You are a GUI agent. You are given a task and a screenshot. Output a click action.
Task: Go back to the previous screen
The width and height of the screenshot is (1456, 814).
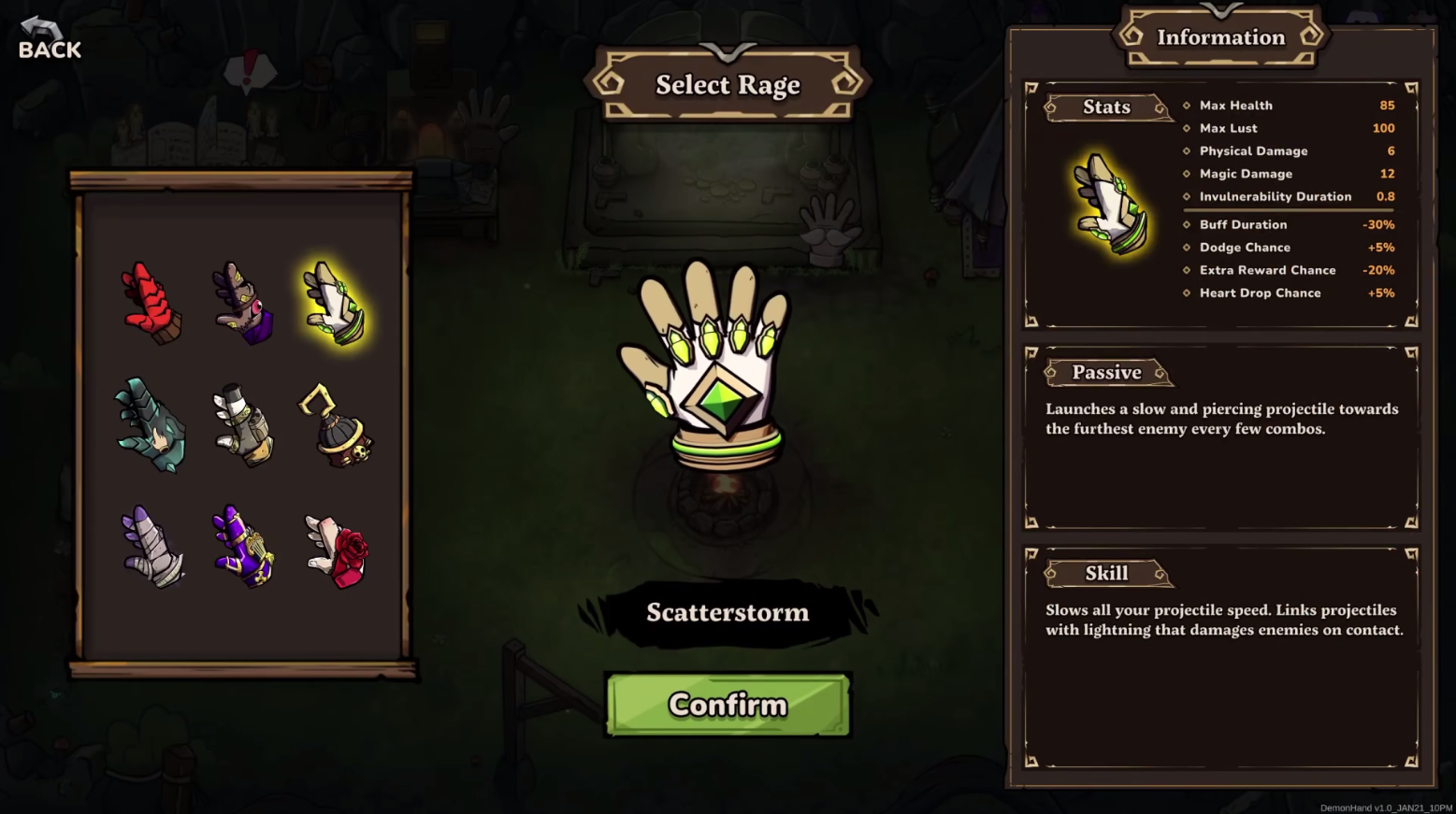pos(49,39)
